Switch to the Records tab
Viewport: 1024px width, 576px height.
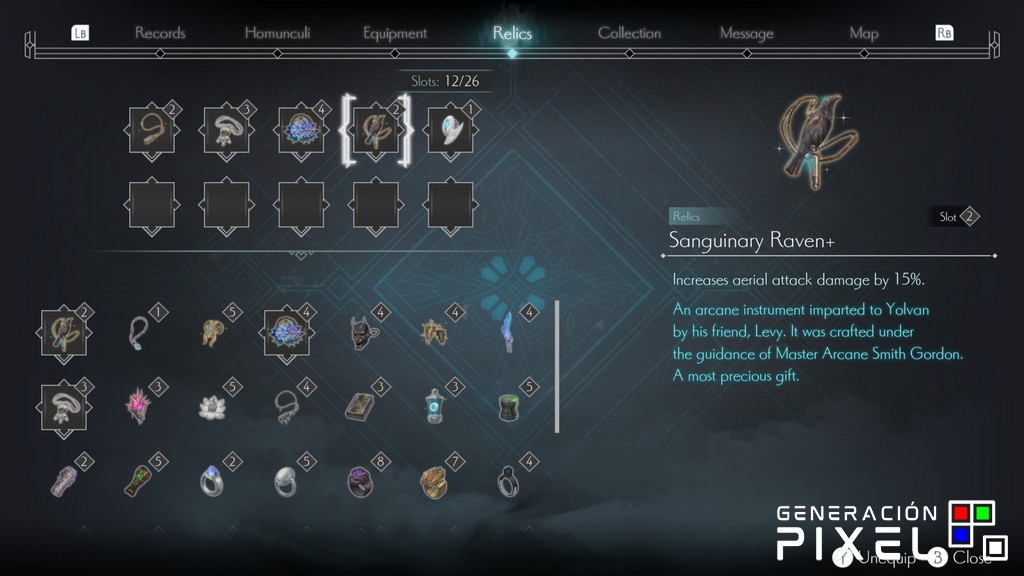pyautogui.click(x=160, y=33)
